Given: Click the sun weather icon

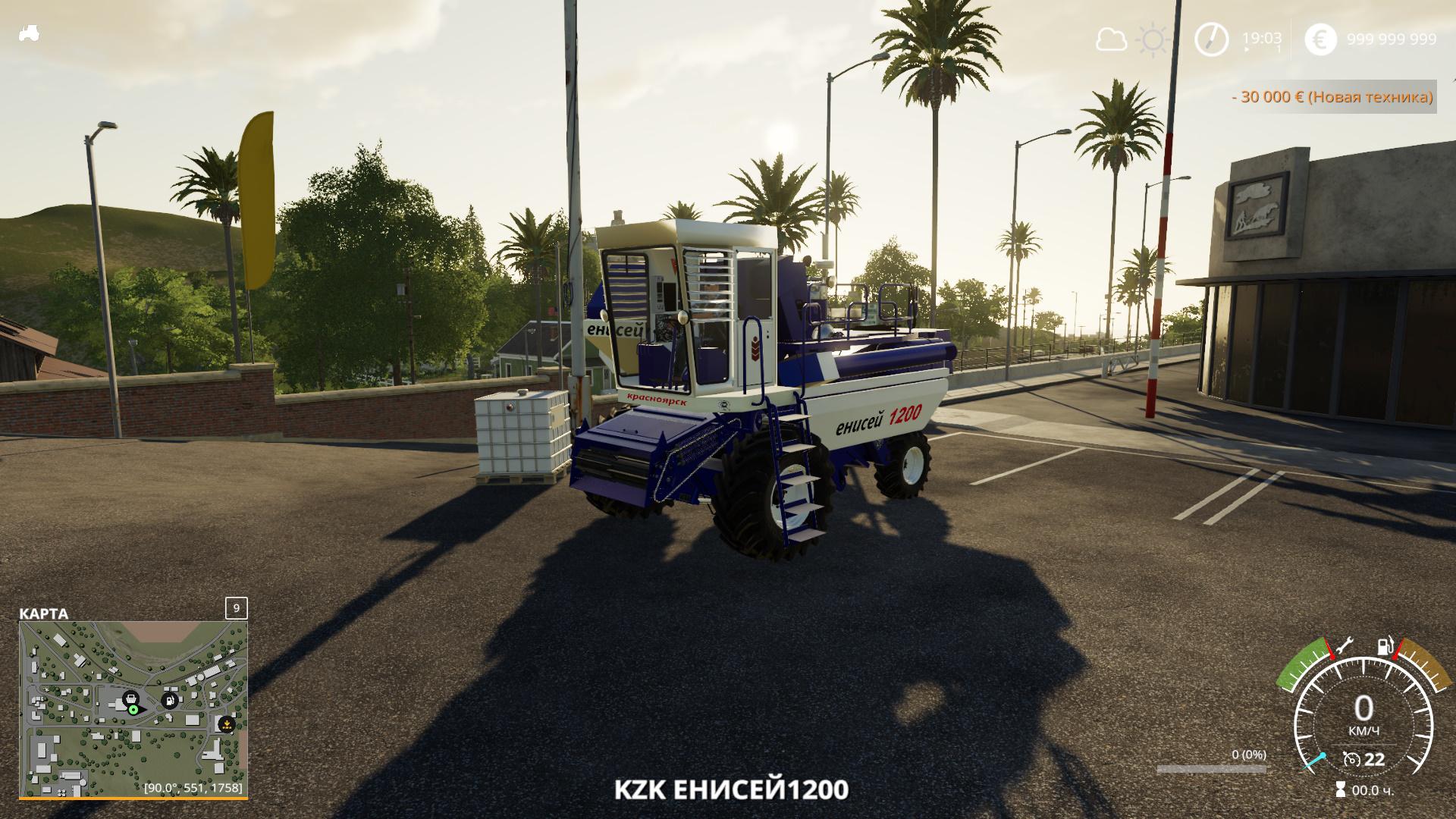Looking at the screenshot, I should coord(1153,39).
